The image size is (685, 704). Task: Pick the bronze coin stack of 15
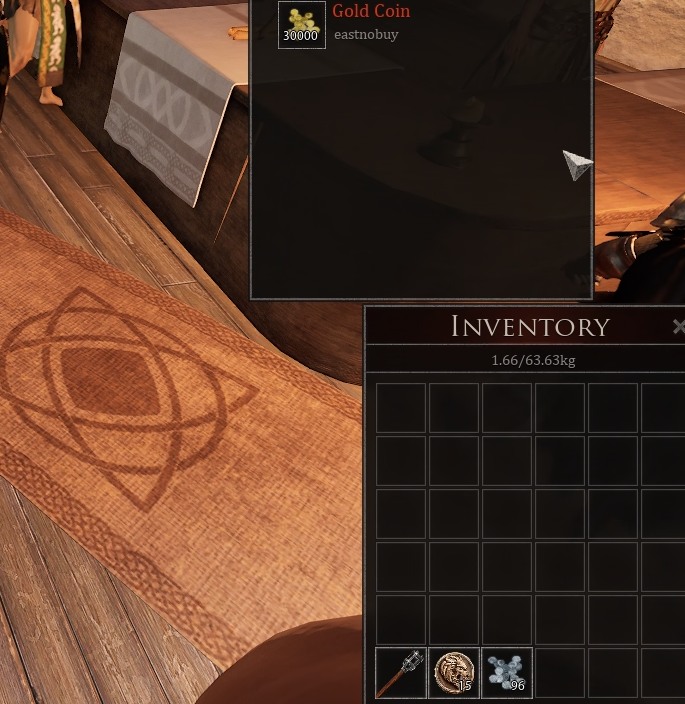453,672
